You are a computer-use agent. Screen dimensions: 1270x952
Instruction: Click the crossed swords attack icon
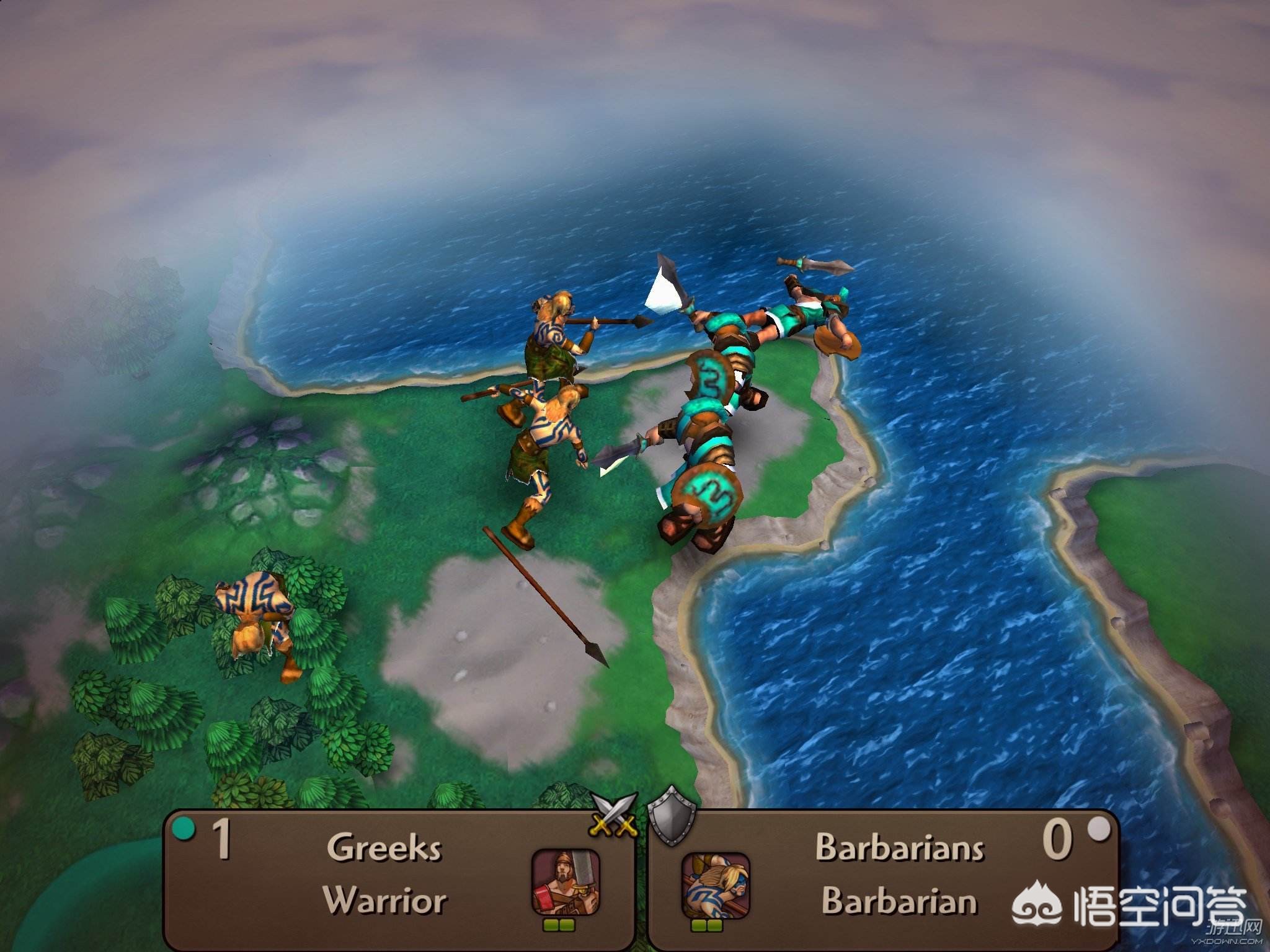coord(614,813)
